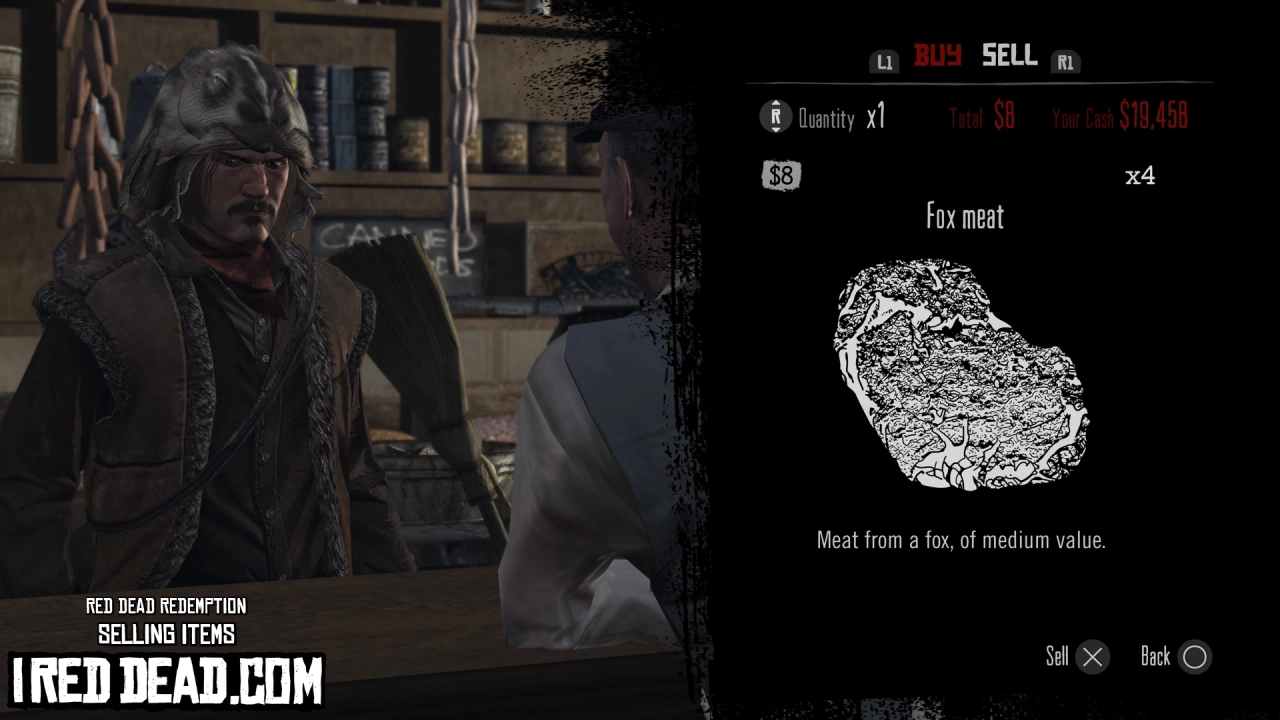The height and width of the screenshot is (720, 1280).
Task: Switch to the BUY tab
Action: pos(939,57)
